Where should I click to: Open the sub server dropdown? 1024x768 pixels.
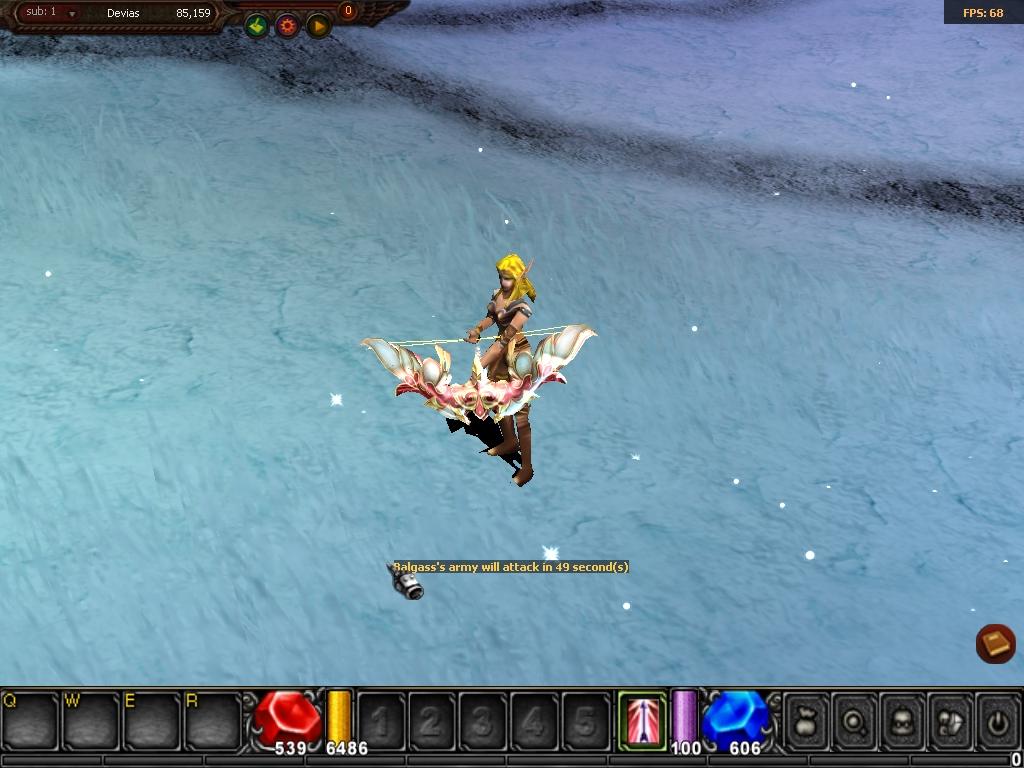[x=72, y=14]
